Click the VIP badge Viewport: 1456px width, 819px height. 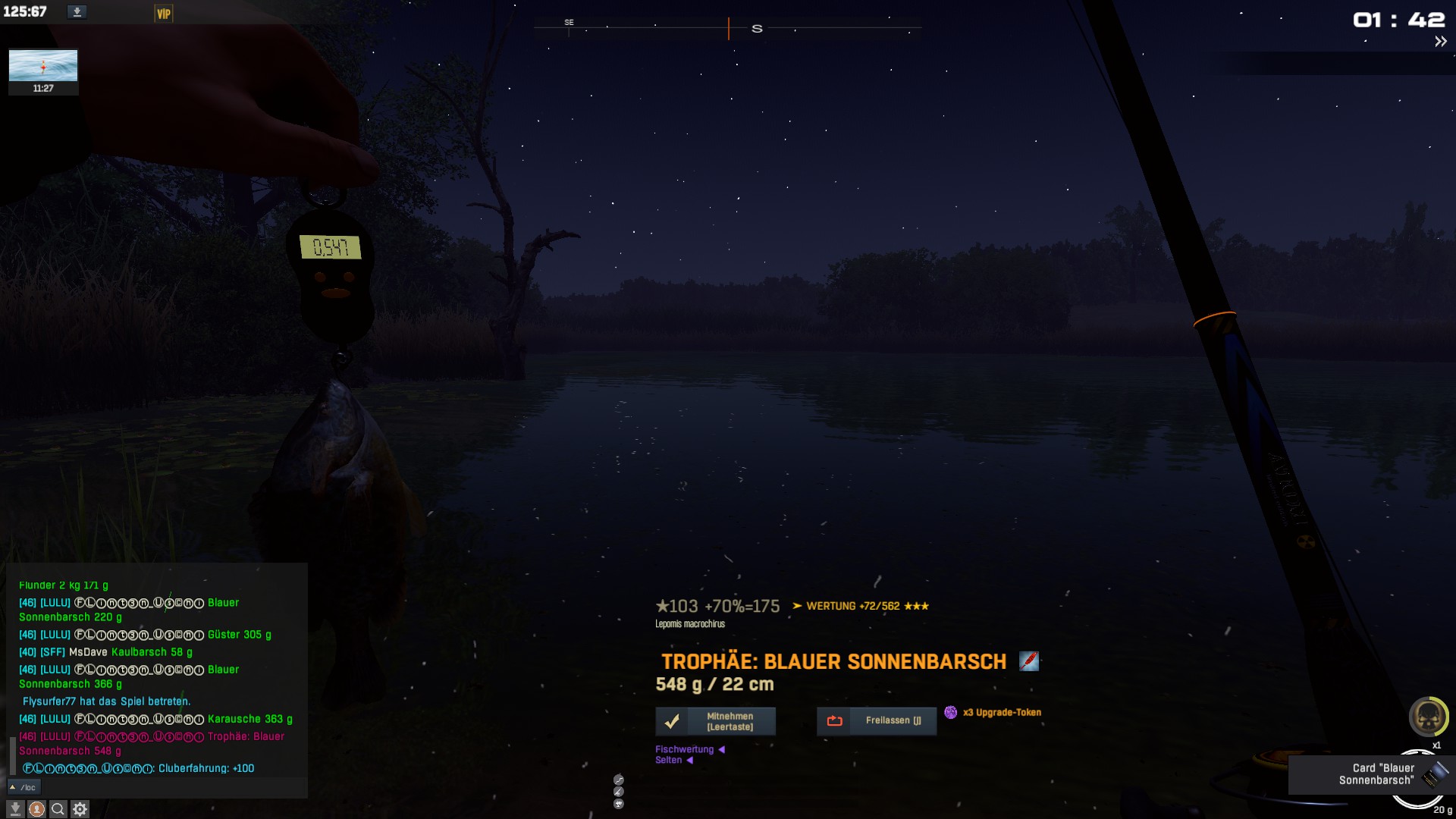(164, 14)
